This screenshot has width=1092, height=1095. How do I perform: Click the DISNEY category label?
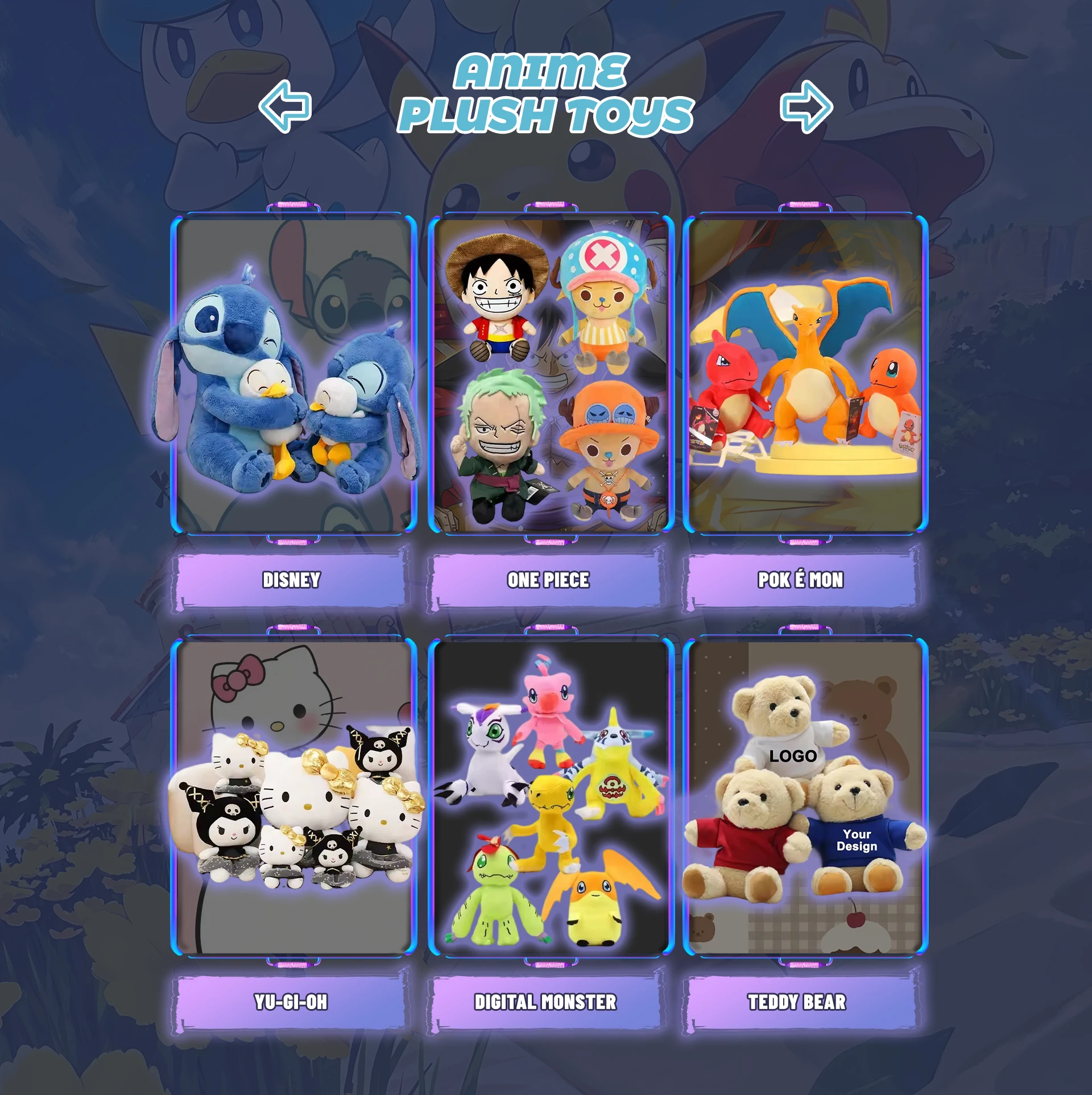(x=292, y=580)
